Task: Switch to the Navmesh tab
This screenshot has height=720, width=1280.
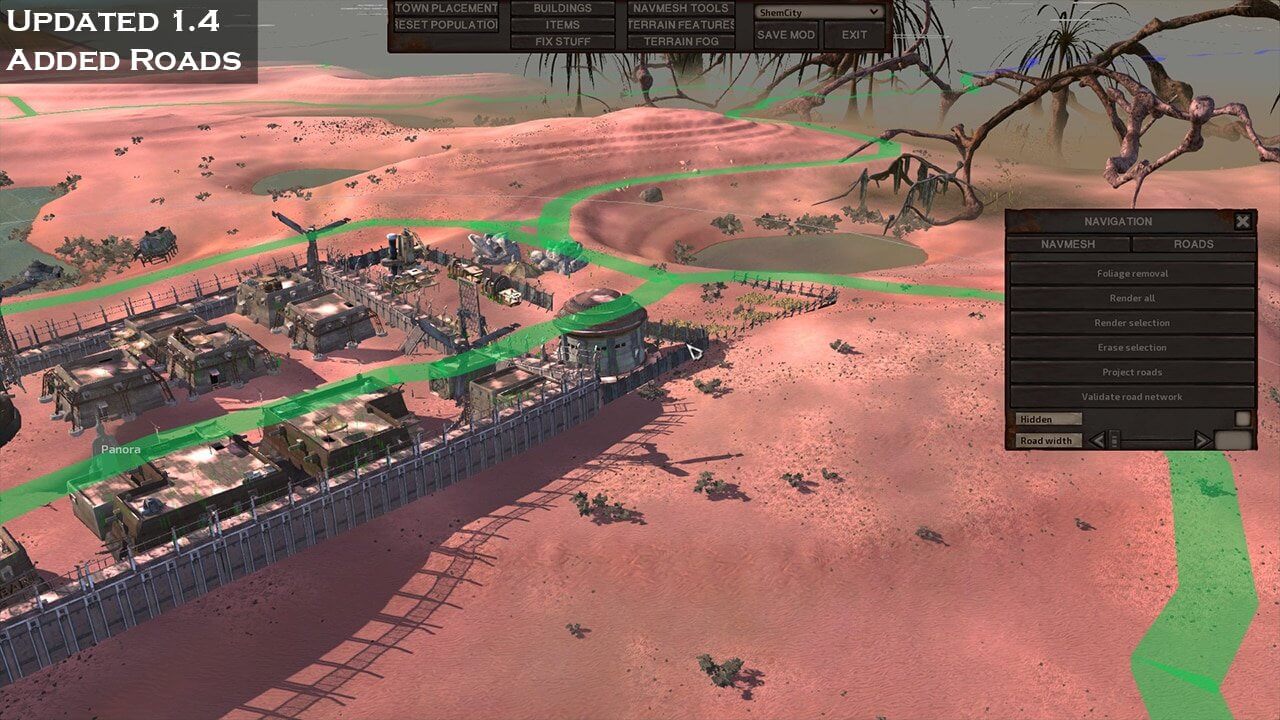Action: pyautogui.click(x=1068, y=244)
